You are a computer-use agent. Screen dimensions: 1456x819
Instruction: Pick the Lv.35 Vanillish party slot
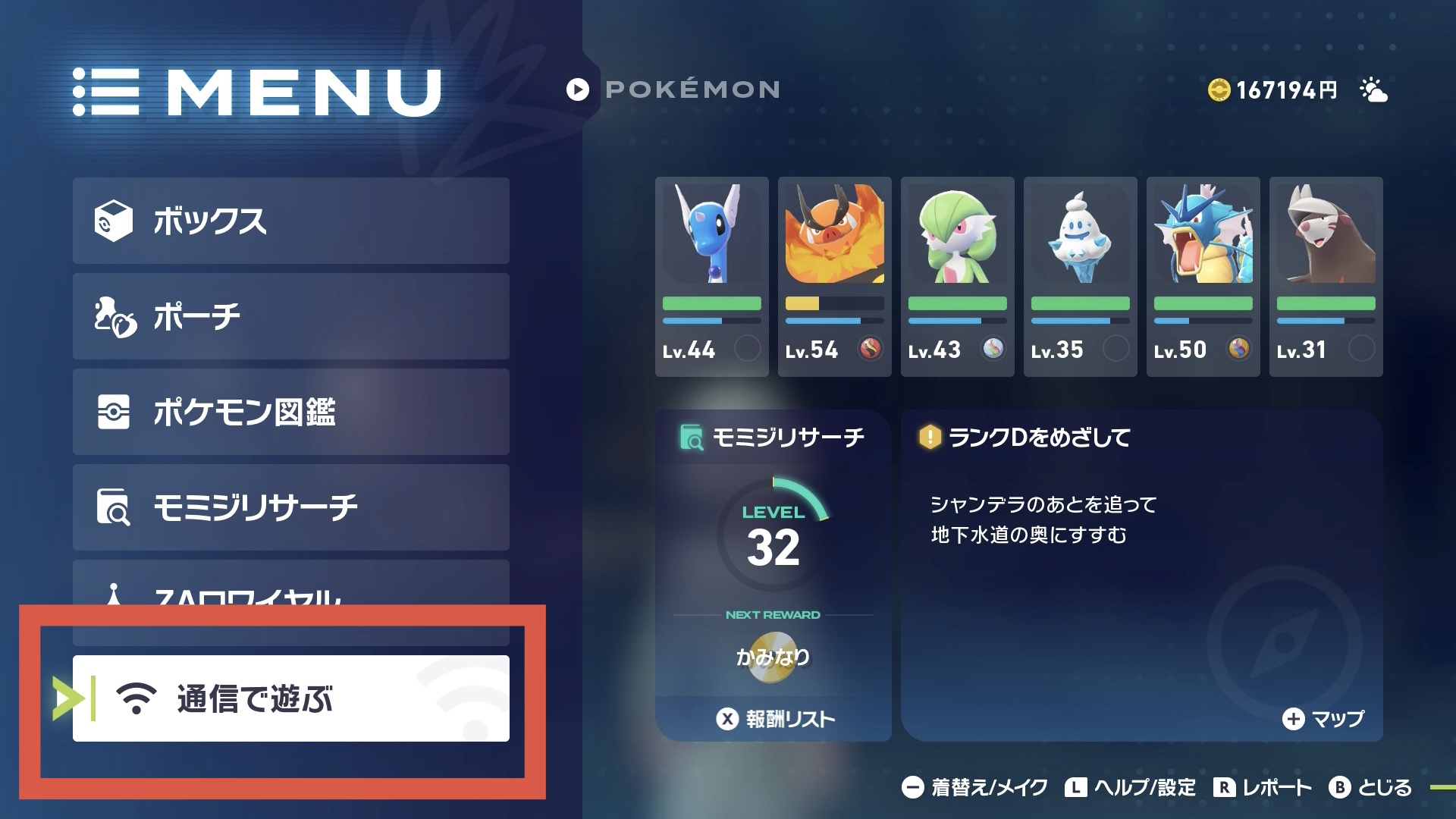(x=1080, y=277)
